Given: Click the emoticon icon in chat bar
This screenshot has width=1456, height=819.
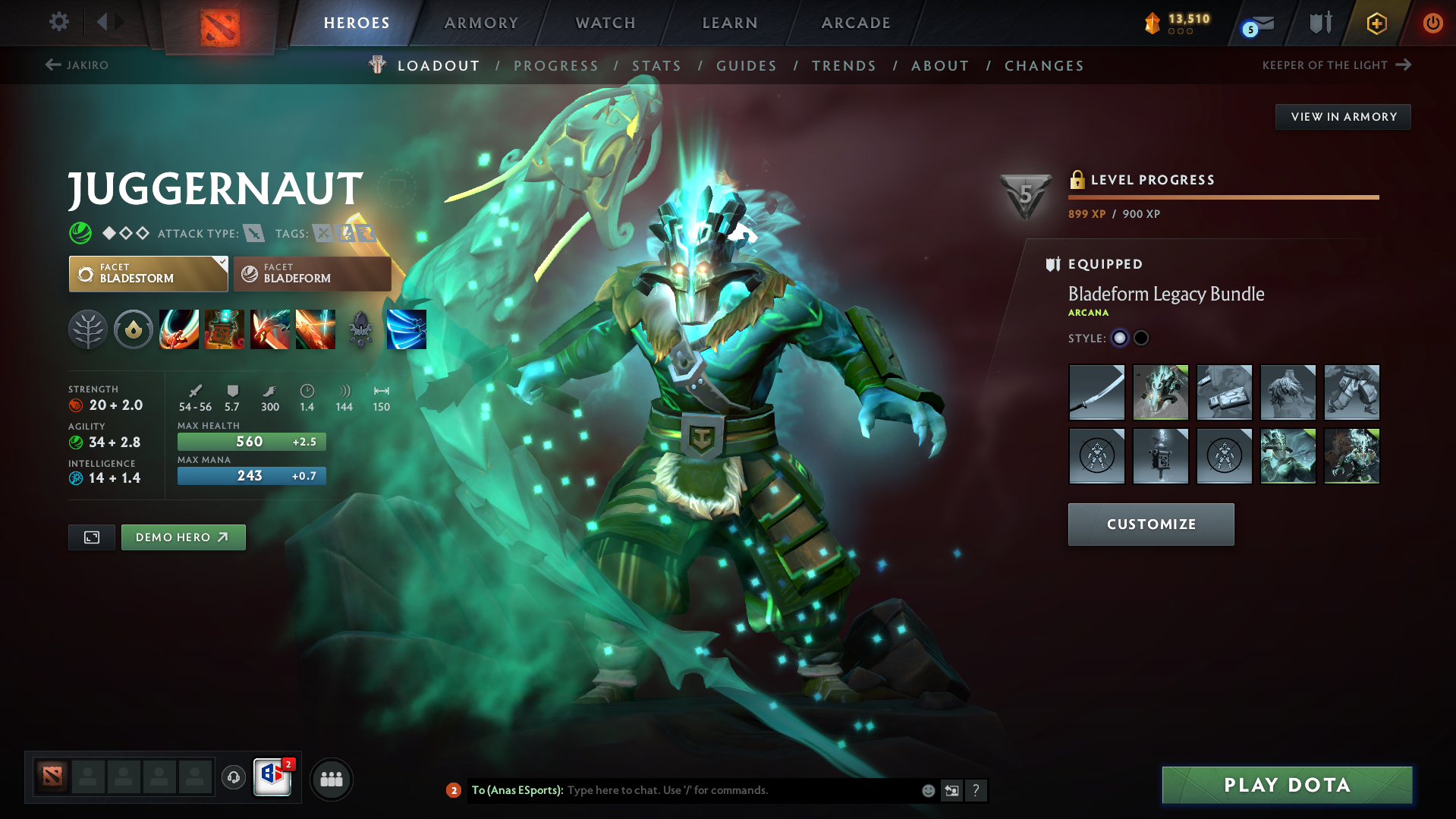Looking at the screenshot, I should tap(928, 790).
